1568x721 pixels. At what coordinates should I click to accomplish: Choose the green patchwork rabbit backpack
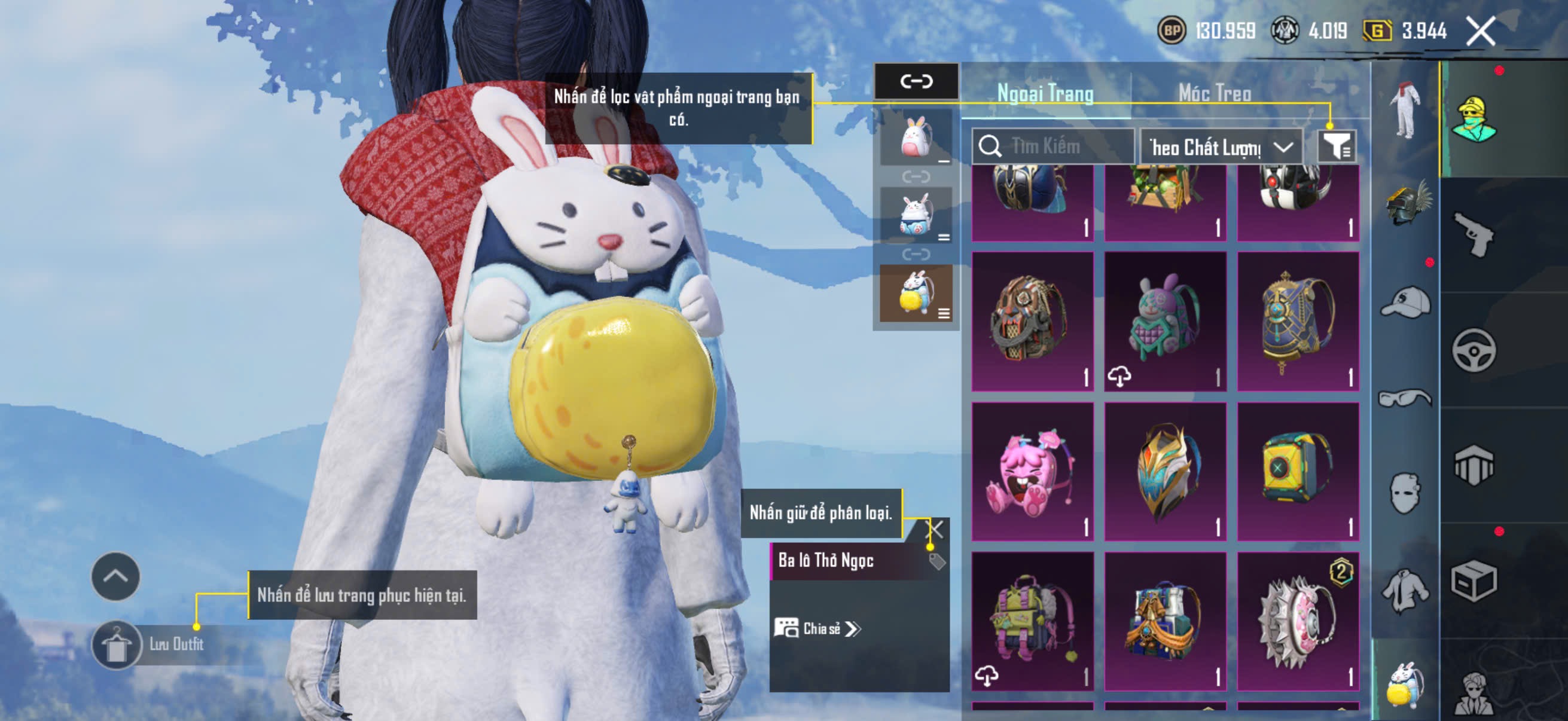pos(1165,321)
